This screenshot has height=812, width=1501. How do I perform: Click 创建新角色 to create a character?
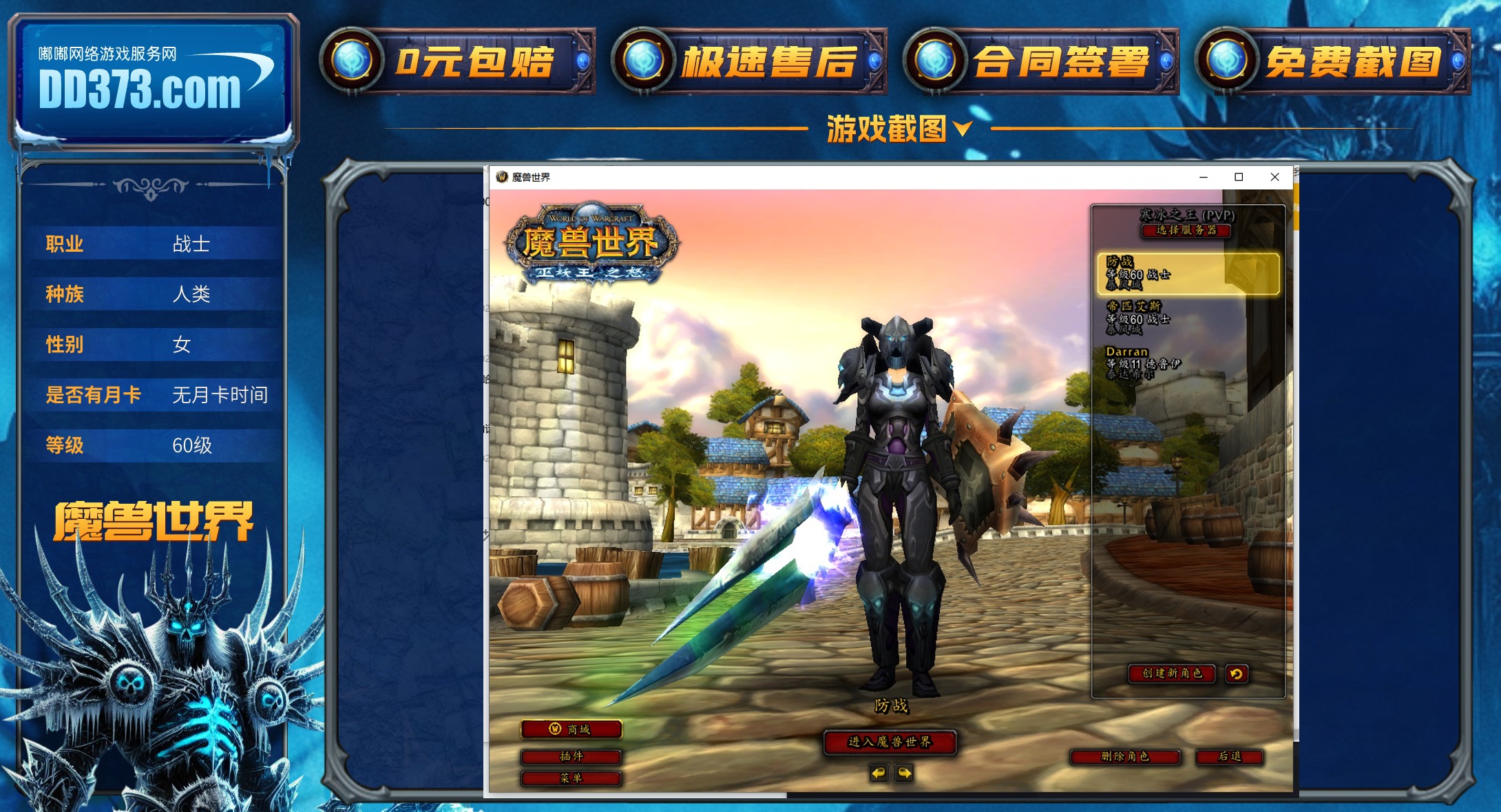[x=1172, y=674]
